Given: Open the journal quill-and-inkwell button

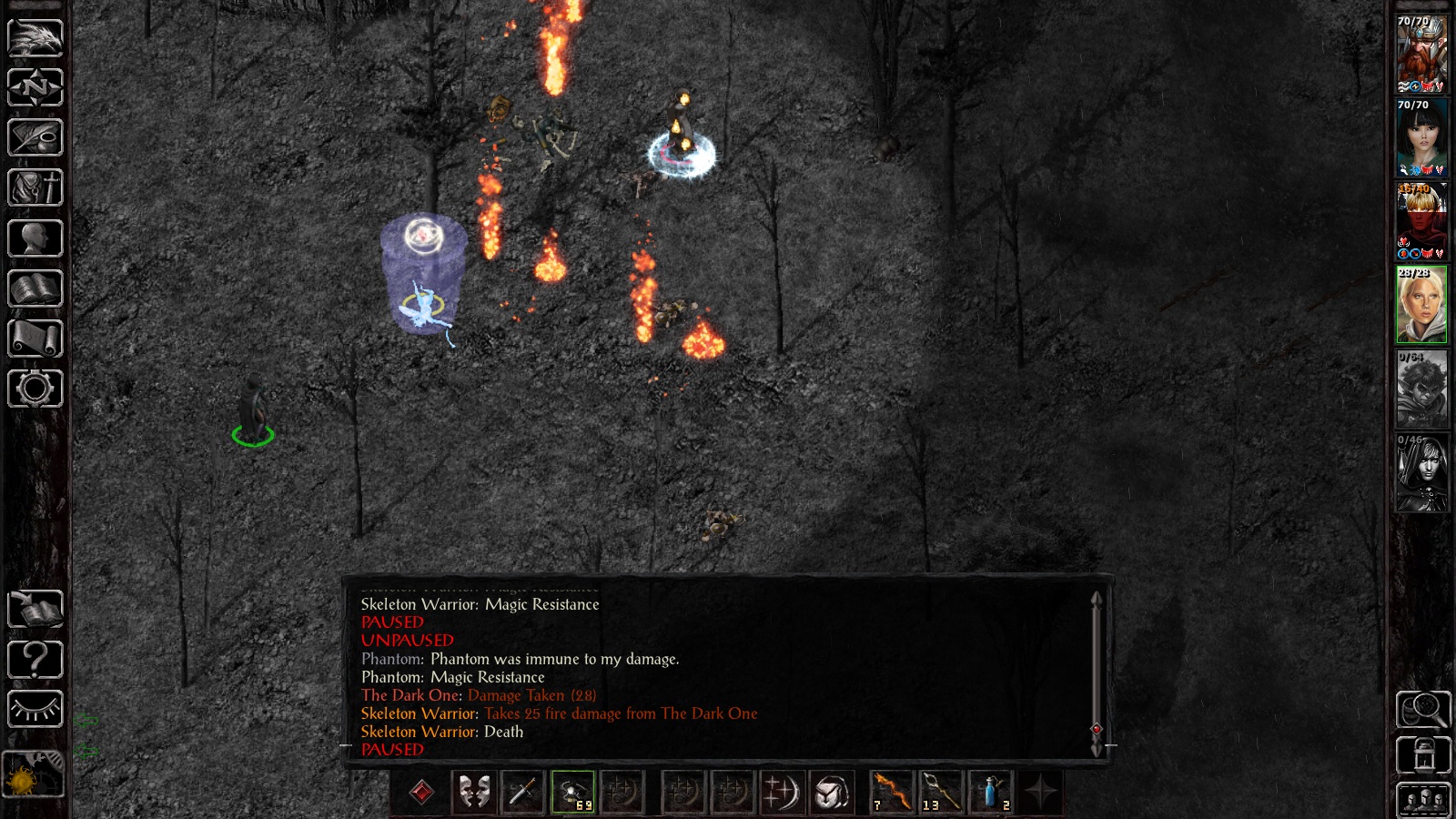Looking at the screenshot, I should click(35, 138).
